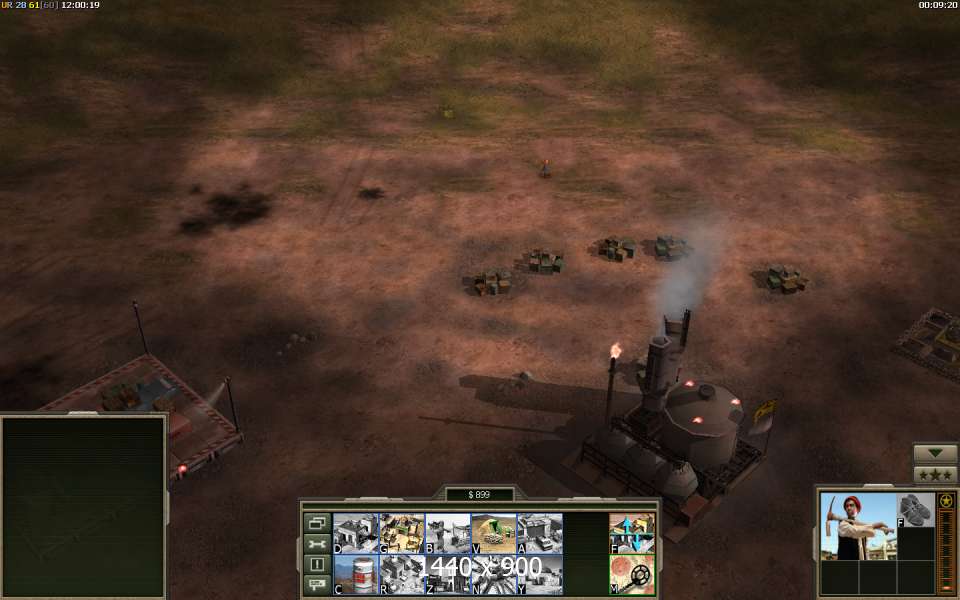
Task: Open the chat bubble button
Action: click(317, 584)
